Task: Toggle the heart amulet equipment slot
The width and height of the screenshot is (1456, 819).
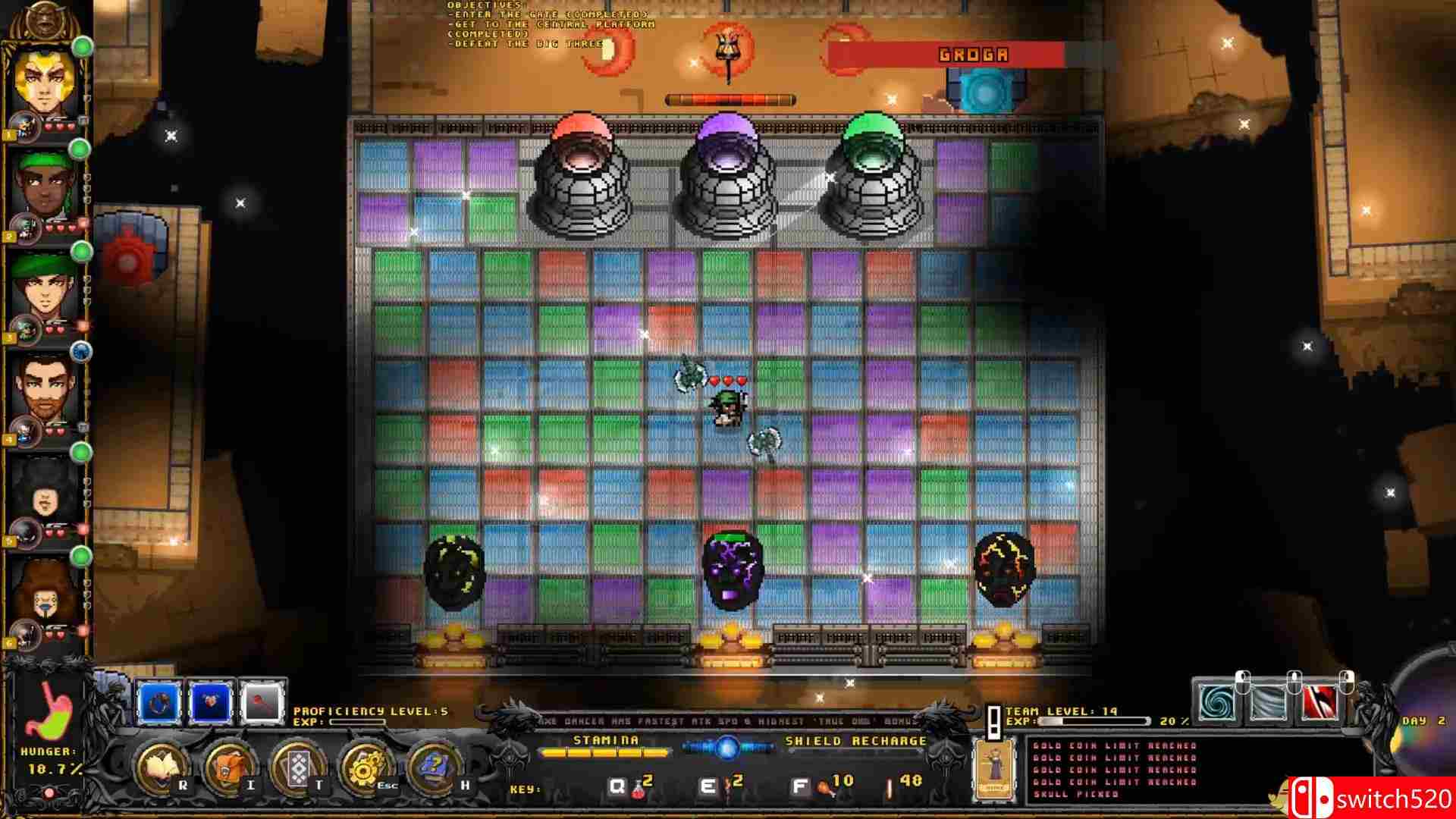Action: click(209, 701)
